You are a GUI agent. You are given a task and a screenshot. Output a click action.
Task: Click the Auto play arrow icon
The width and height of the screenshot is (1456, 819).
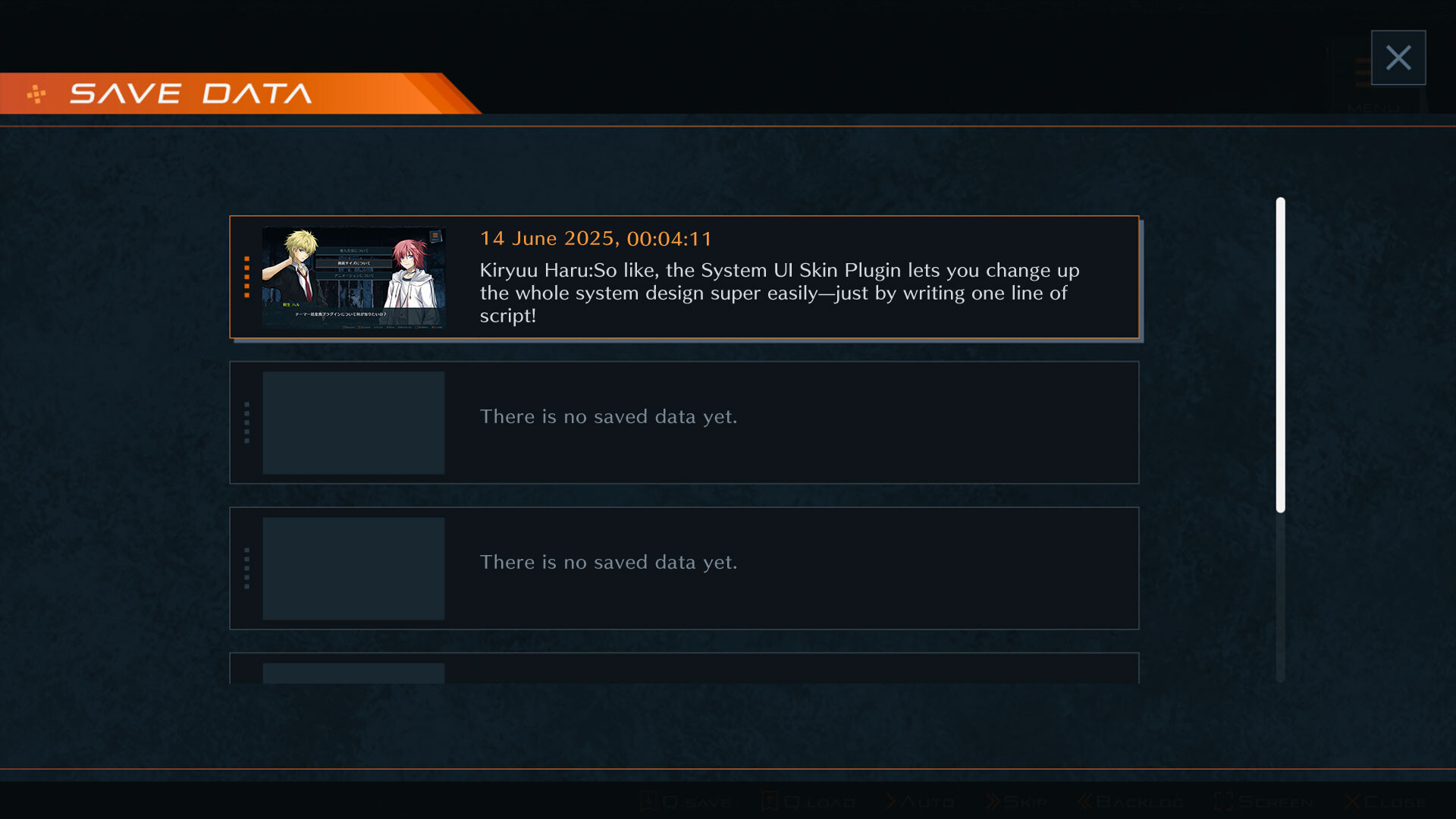[x=892, y=801]
